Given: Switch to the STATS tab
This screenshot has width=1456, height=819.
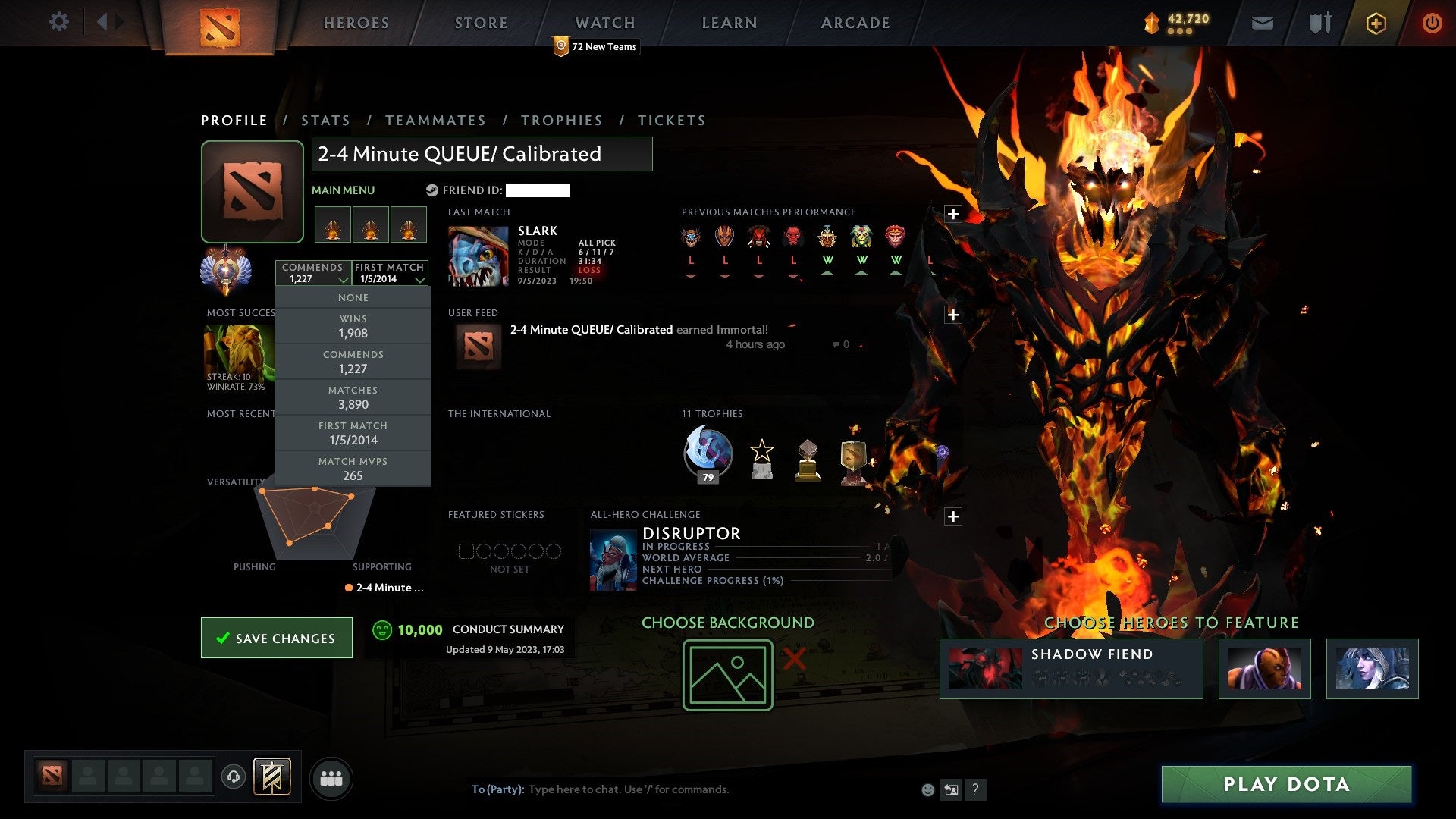Looking at the screenshot, I should (325, 120).
